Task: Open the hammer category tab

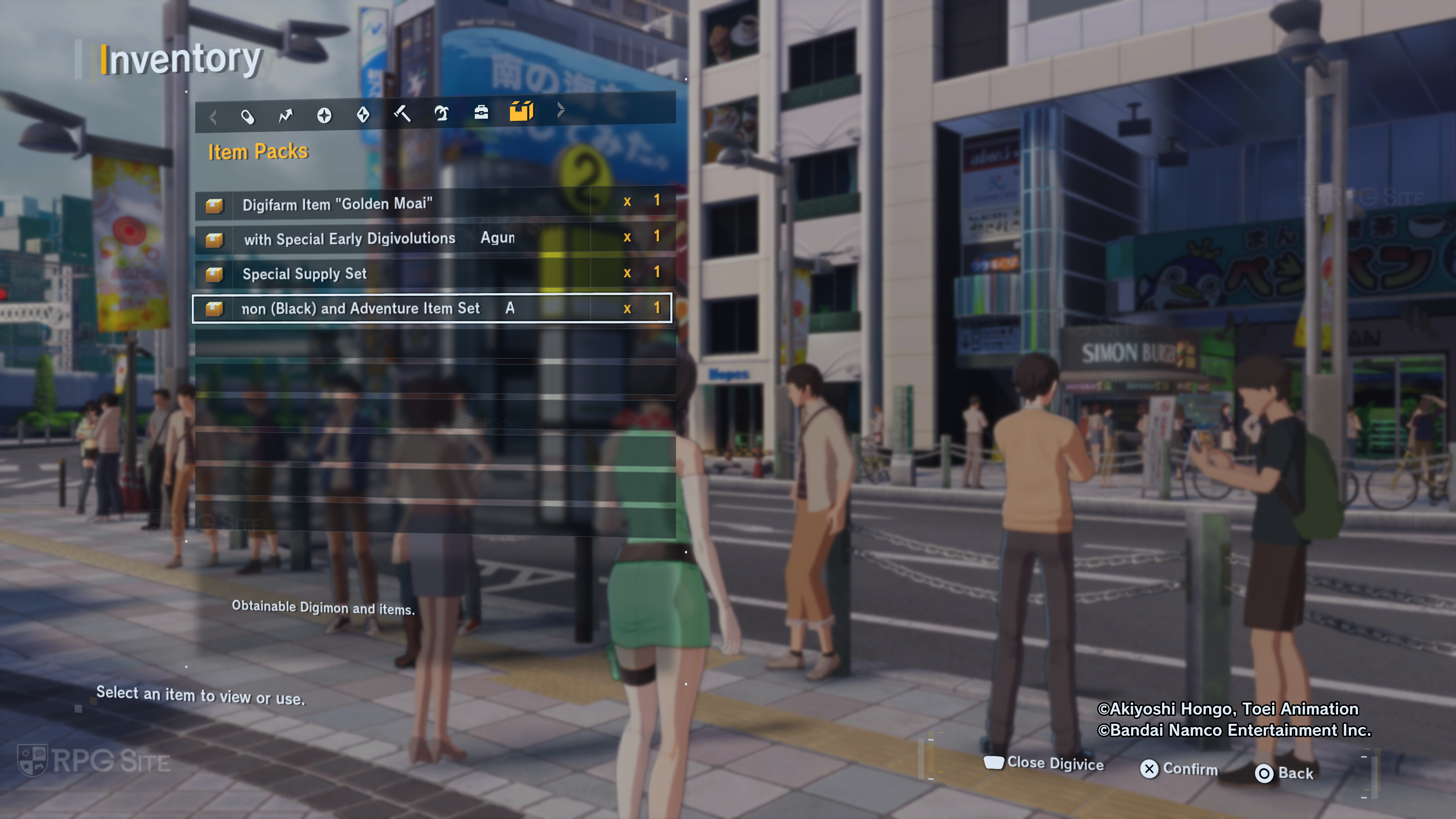Action: point(402,114)
